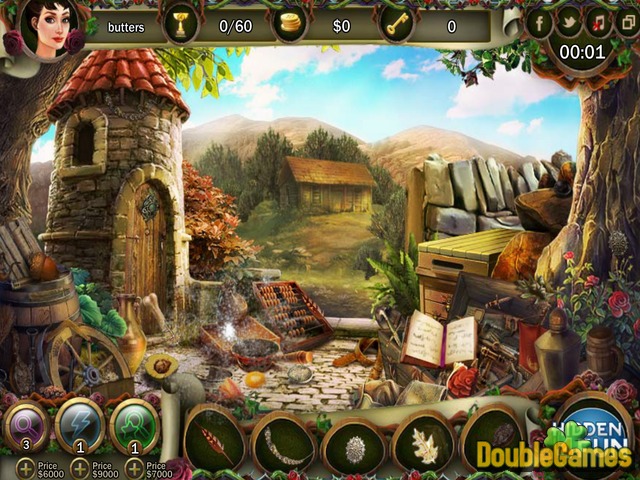This screenshot has width=640, height=480.
Task: Buy a magnifying glass hint for $6000
Action: (x=22, y=467)
